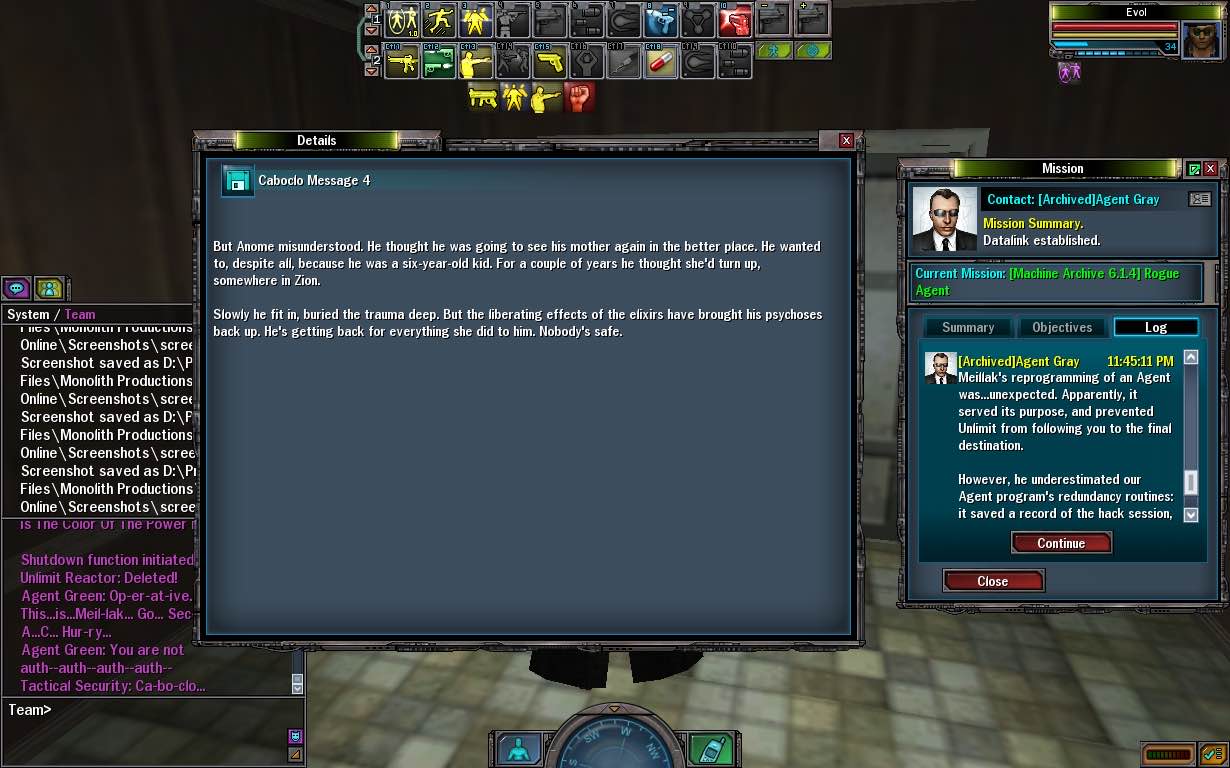Open the team members icon above chat
Image resolution: width=1230 pixels, height=768 pixels.
click(x=49, y=289)
